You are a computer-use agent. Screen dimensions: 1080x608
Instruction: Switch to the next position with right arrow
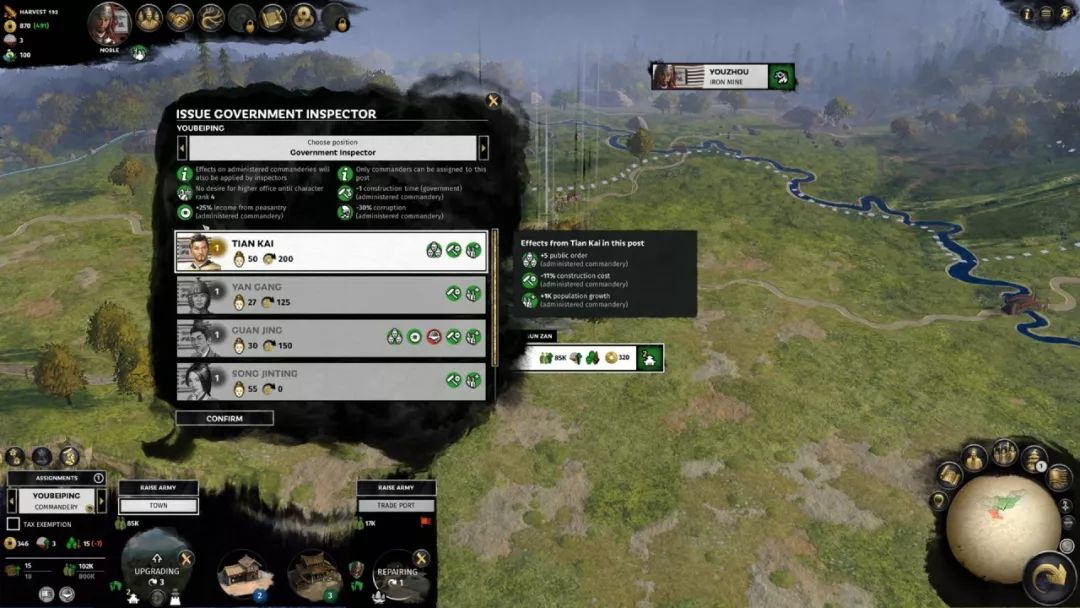(x=484, y=148)
